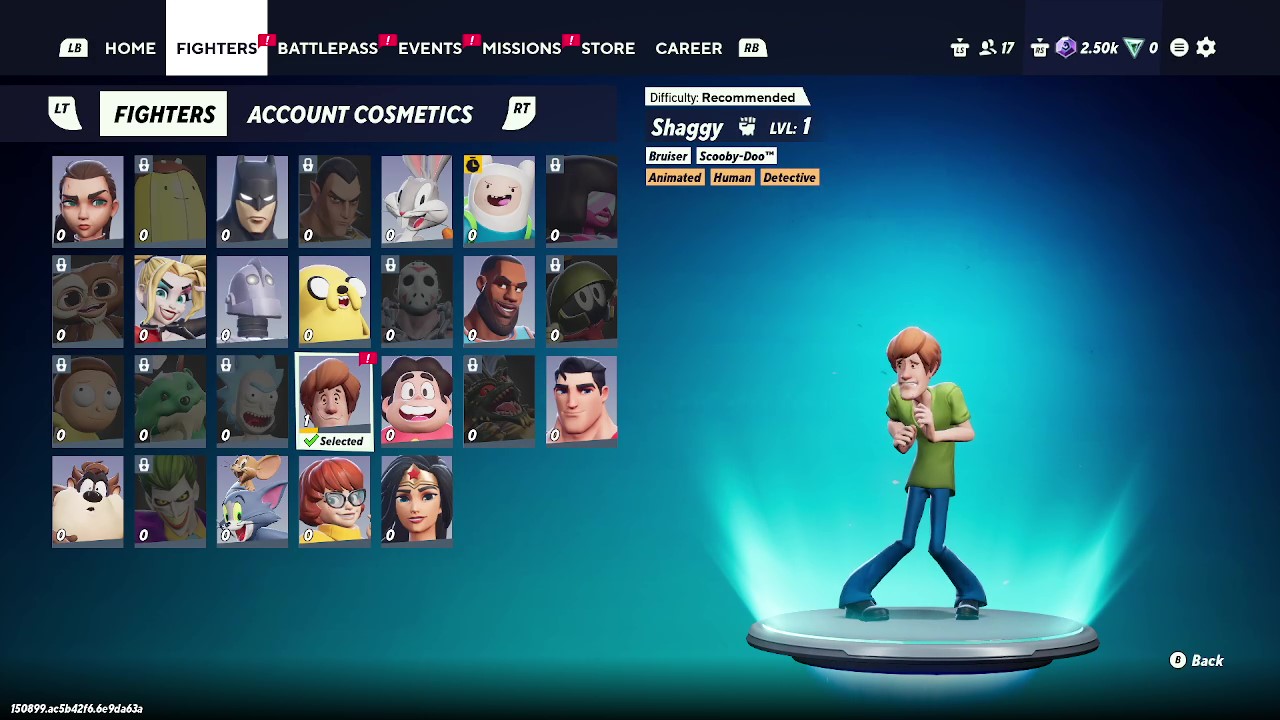Open the Settings gear icon
This screenshot has width=1280, height=720.
tap(1206, 47)
